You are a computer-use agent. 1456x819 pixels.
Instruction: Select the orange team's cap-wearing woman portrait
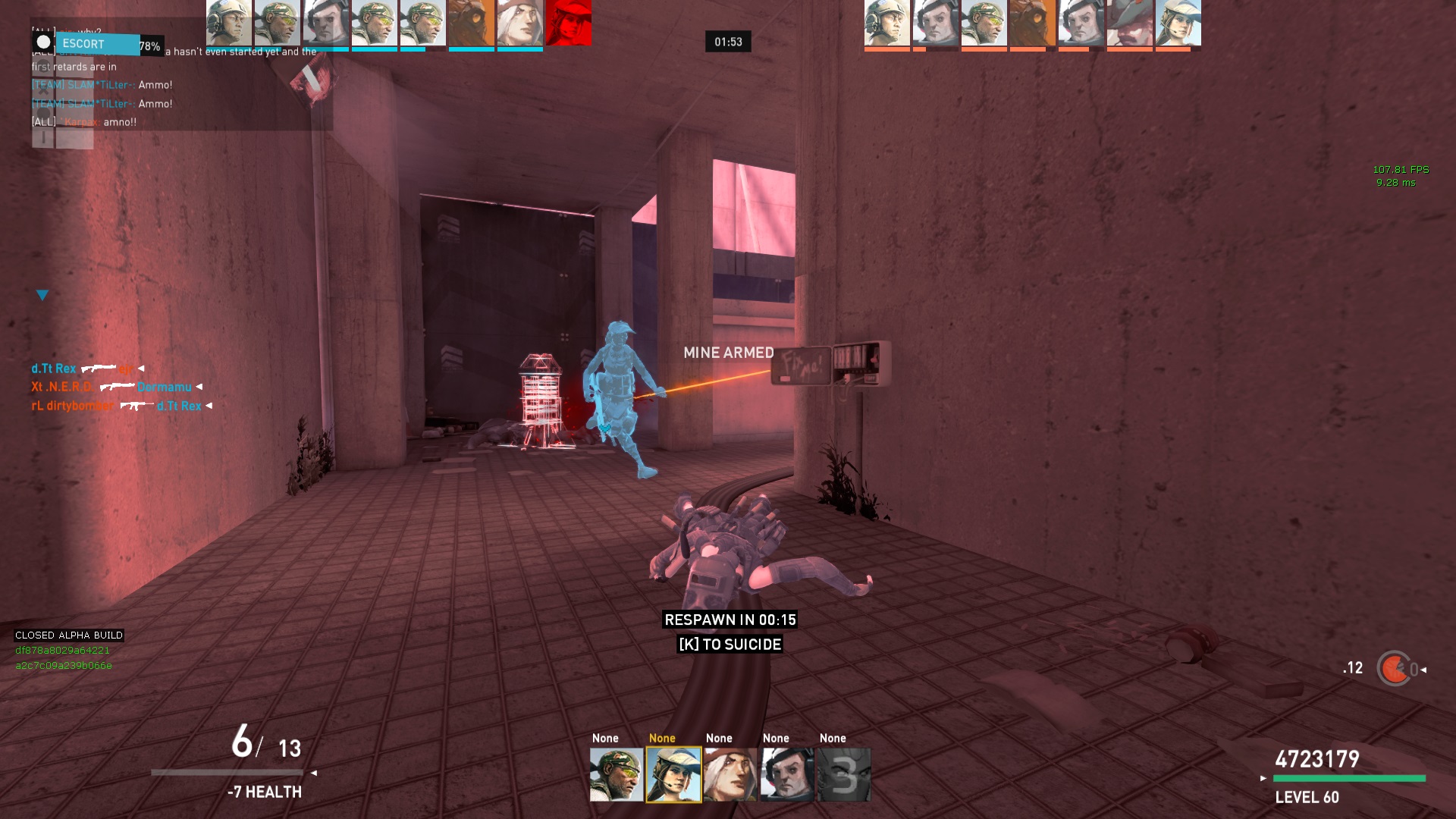point(1178,23)
